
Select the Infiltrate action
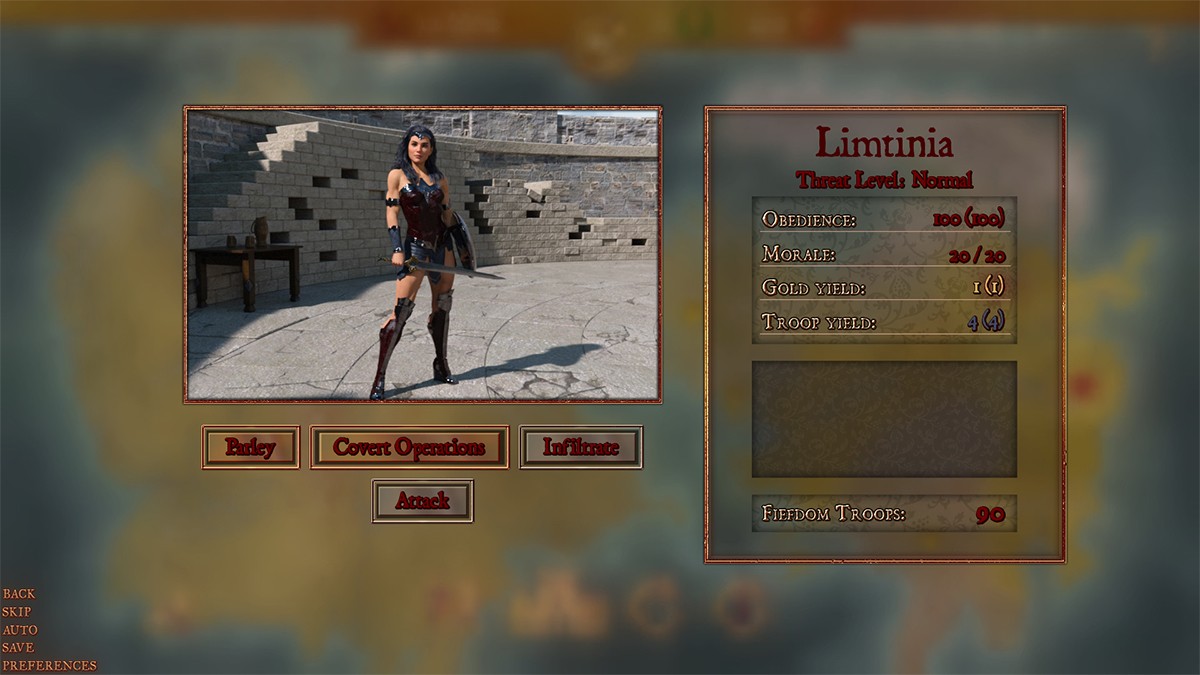(581, 447)
